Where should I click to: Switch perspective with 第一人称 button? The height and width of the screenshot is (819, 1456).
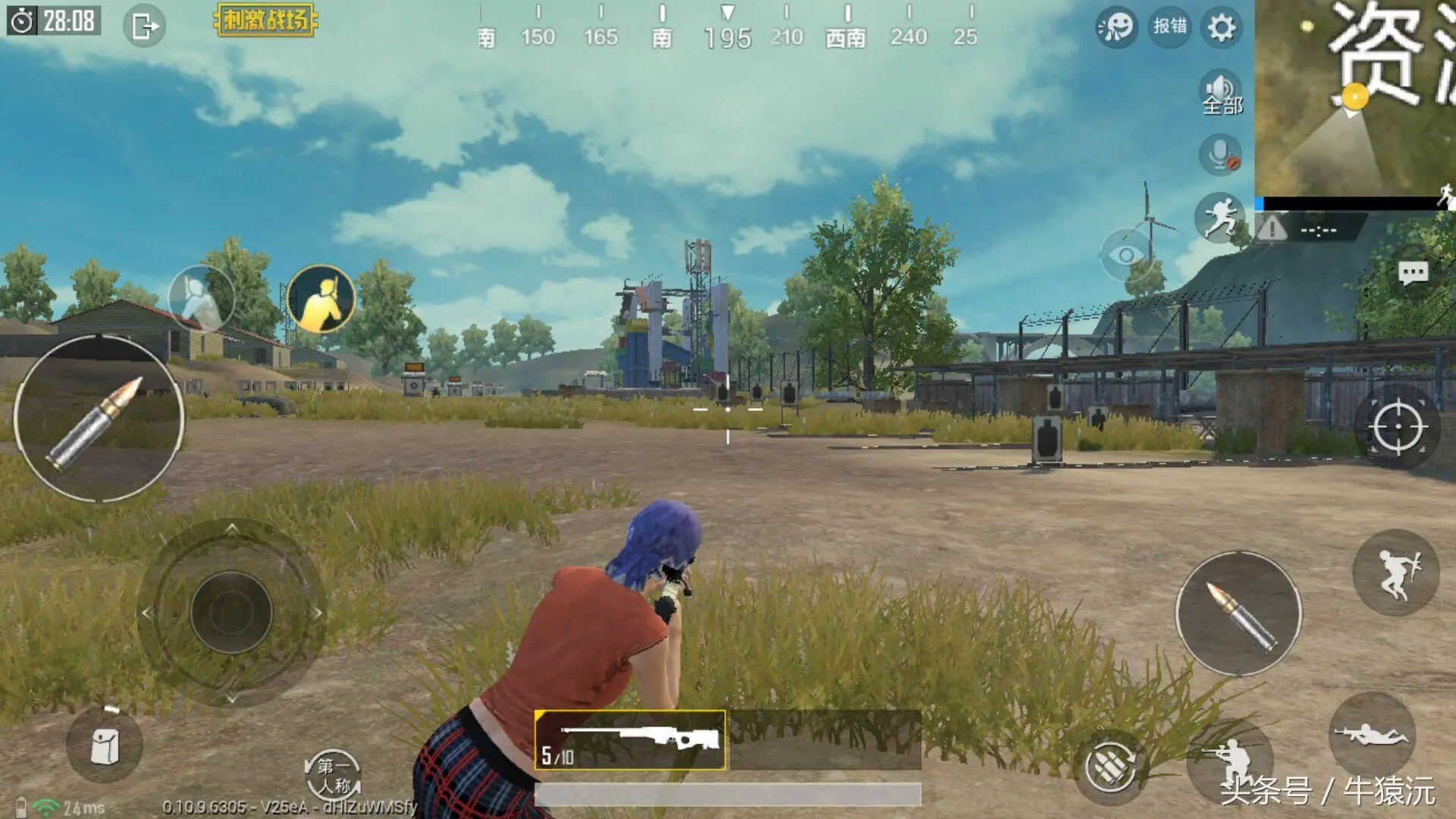pyautogui.click(x=333, y=775)
